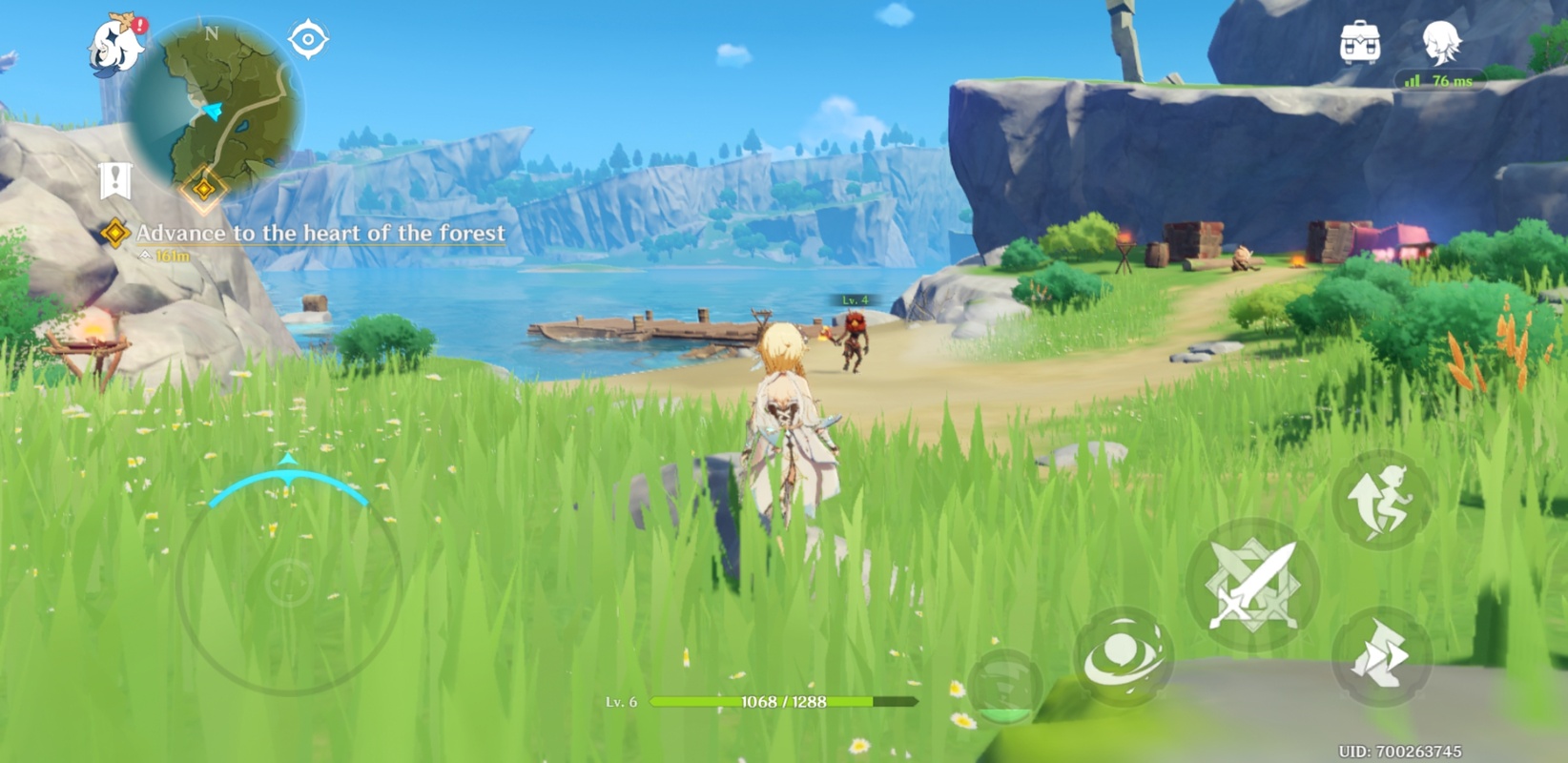The width and height of the screenshot is (1568, 763).
Task: Tap the eye-shaped Elemental Sight button
Action: (x=308, y=40)
